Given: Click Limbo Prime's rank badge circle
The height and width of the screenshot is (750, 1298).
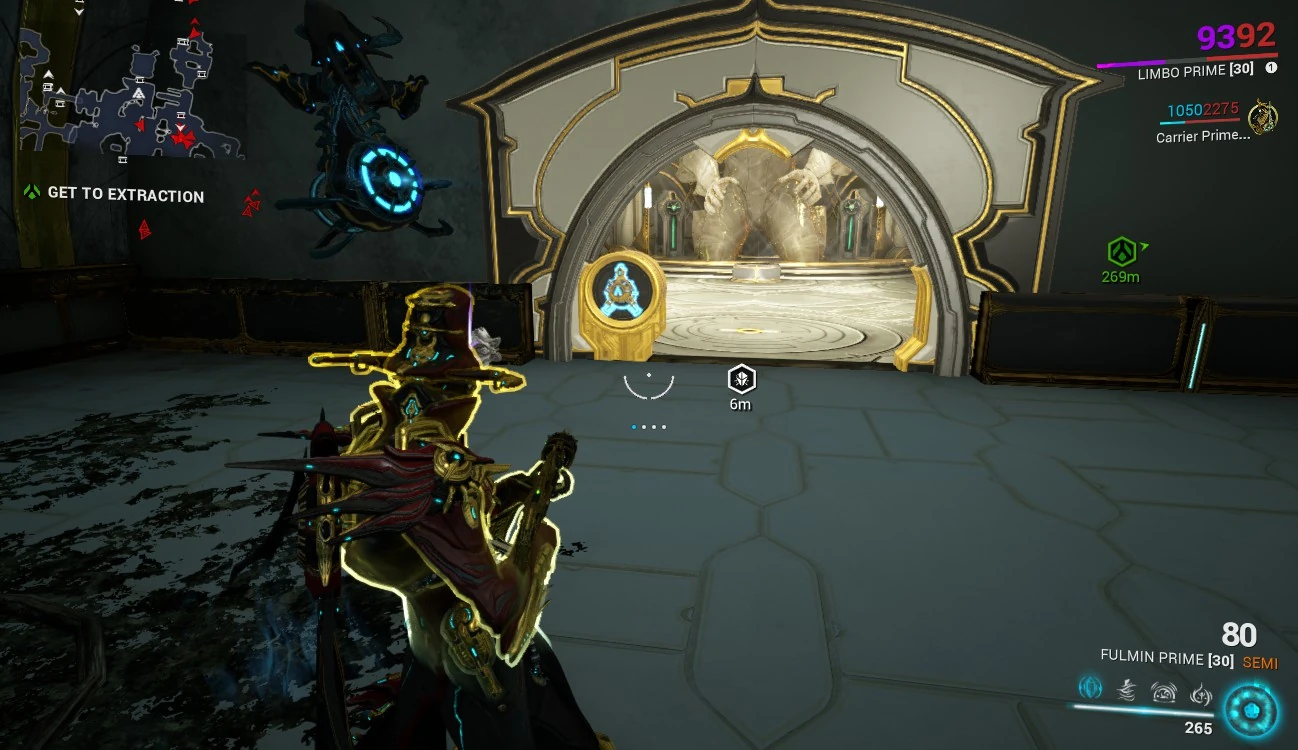Looking at the screenshot, I should pyautogui.click(x=1270, y=68).
